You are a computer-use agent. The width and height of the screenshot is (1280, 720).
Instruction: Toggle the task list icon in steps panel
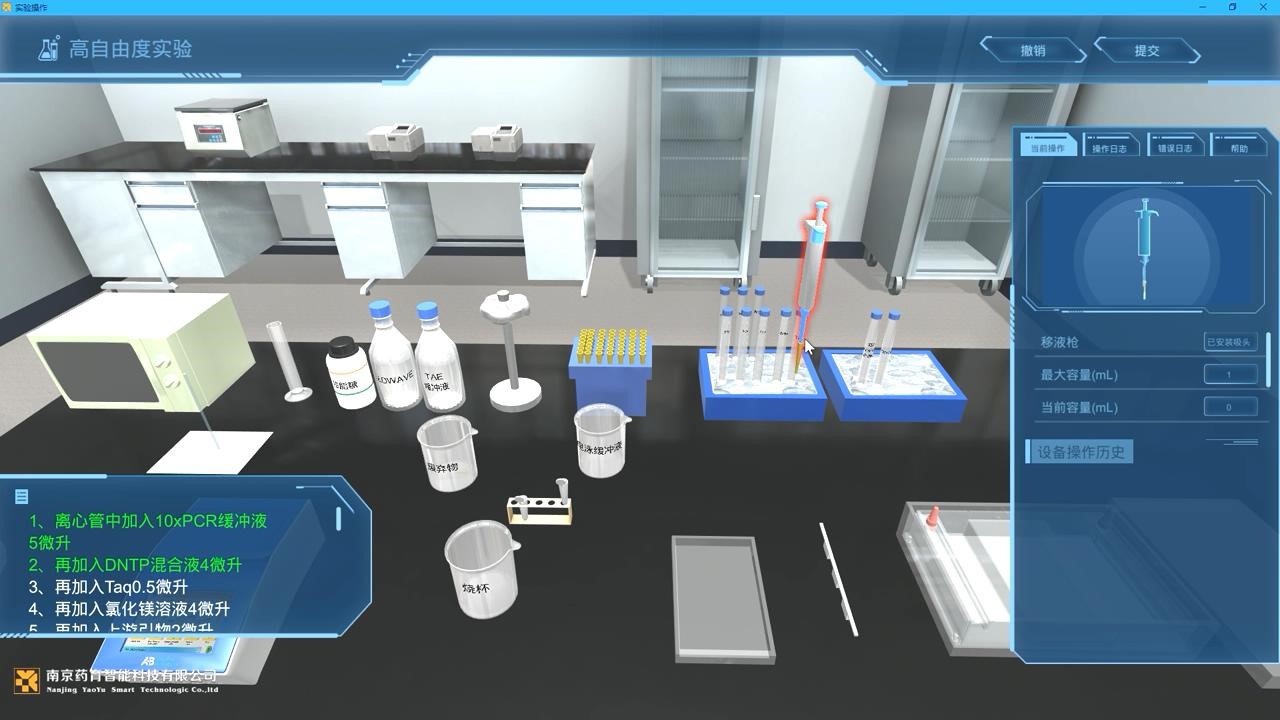point(22,496)
